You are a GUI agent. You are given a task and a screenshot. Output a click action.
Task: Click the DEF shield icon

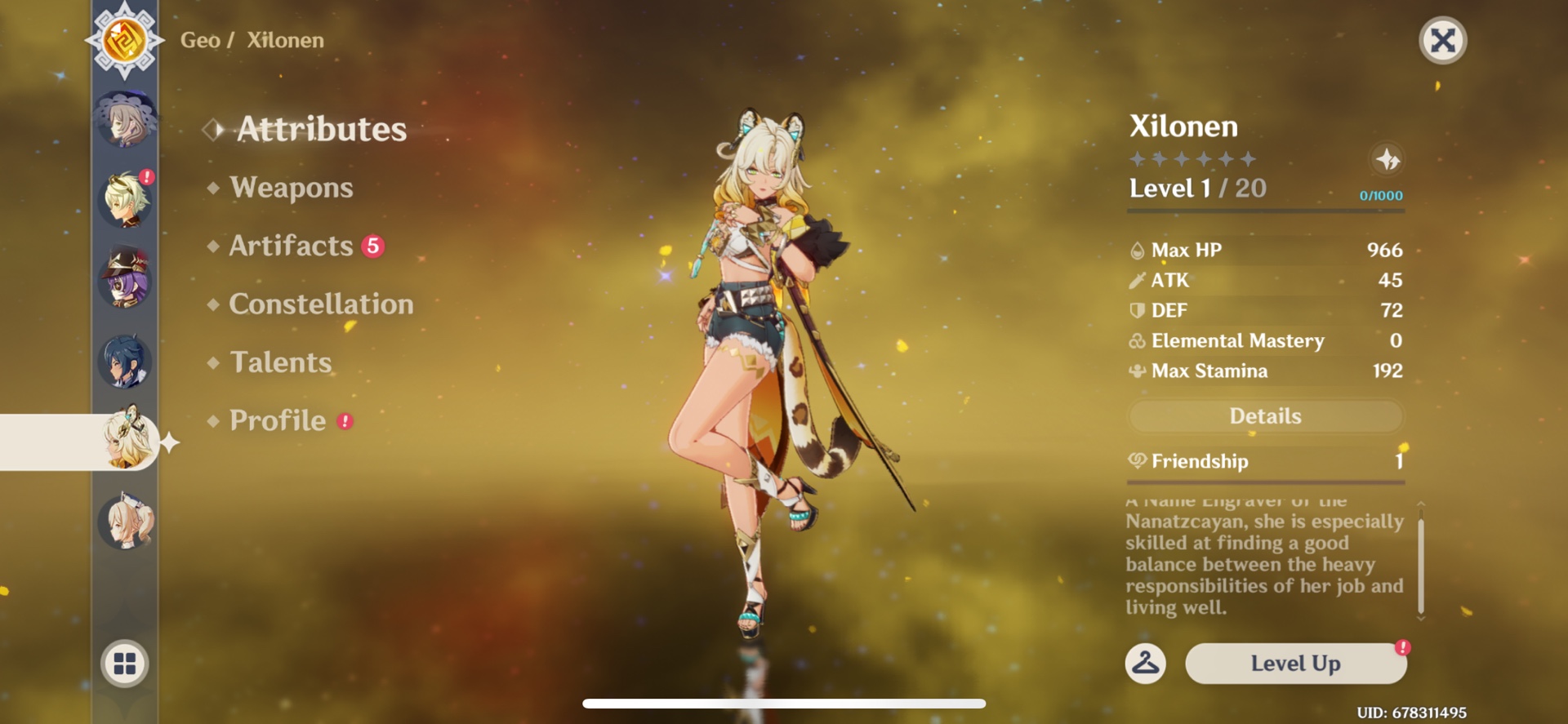(1135, 310)
